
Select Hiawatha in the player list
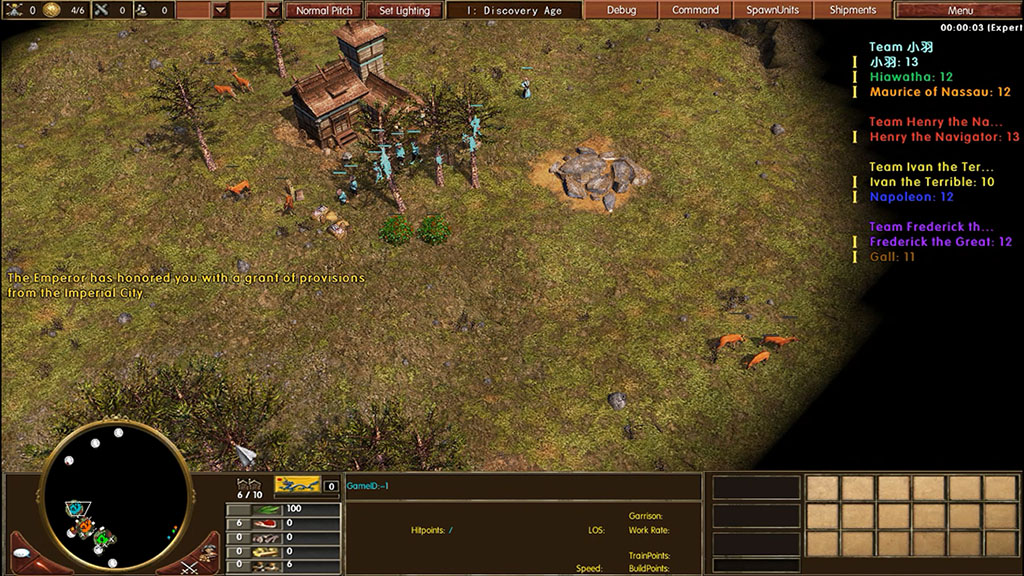[911, 77]
